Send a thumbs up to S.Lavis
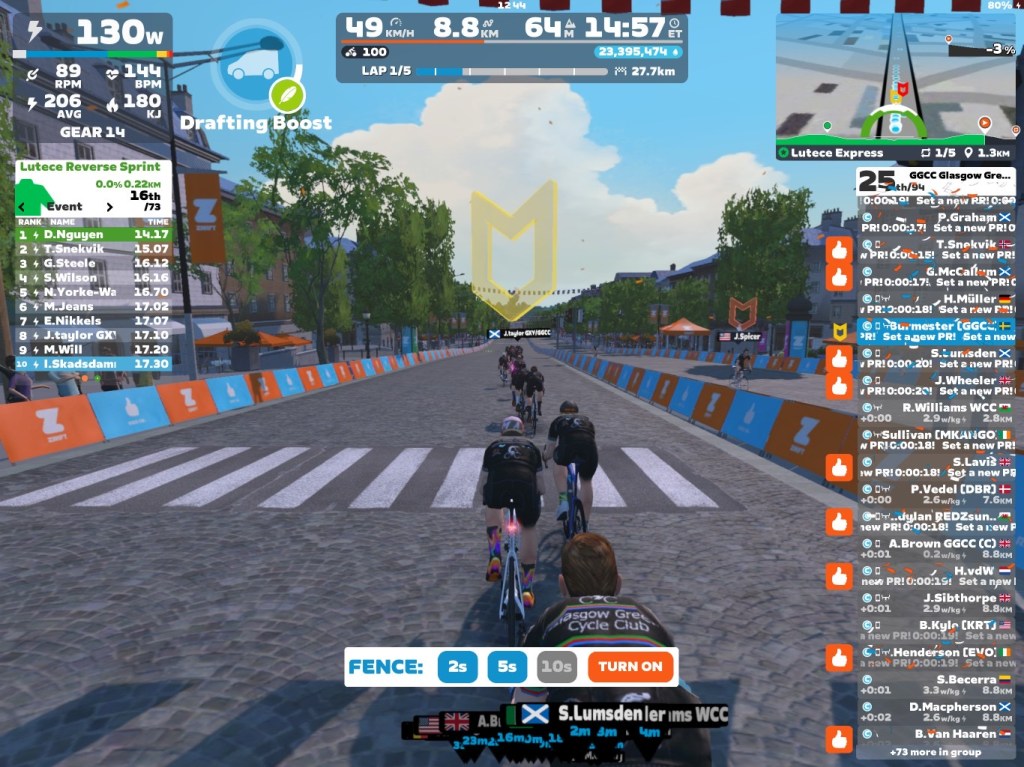The image size is (1024, 767). tap(839, 467)
